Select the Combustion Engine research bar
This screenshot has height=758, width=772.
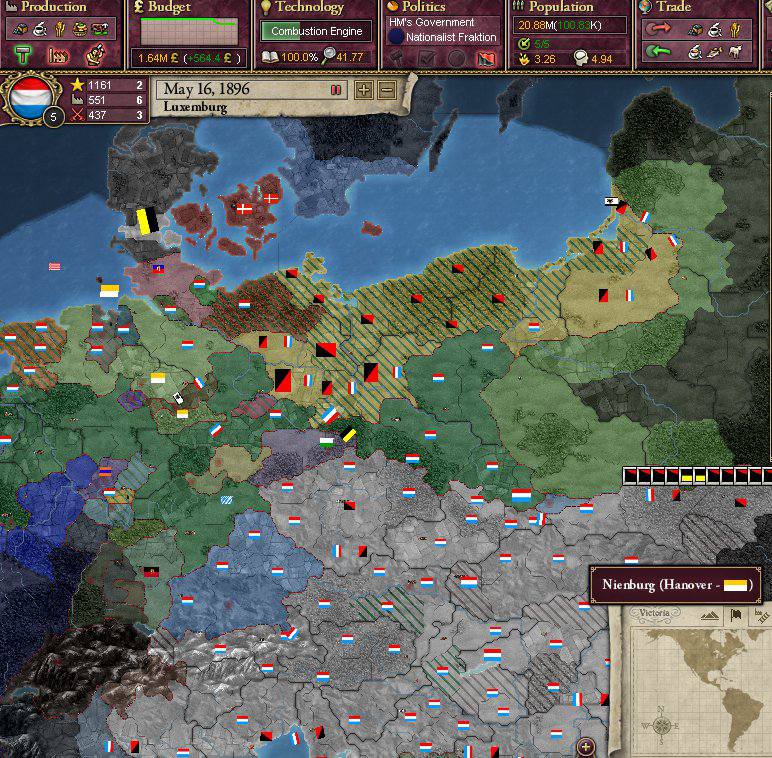(316, 31)
